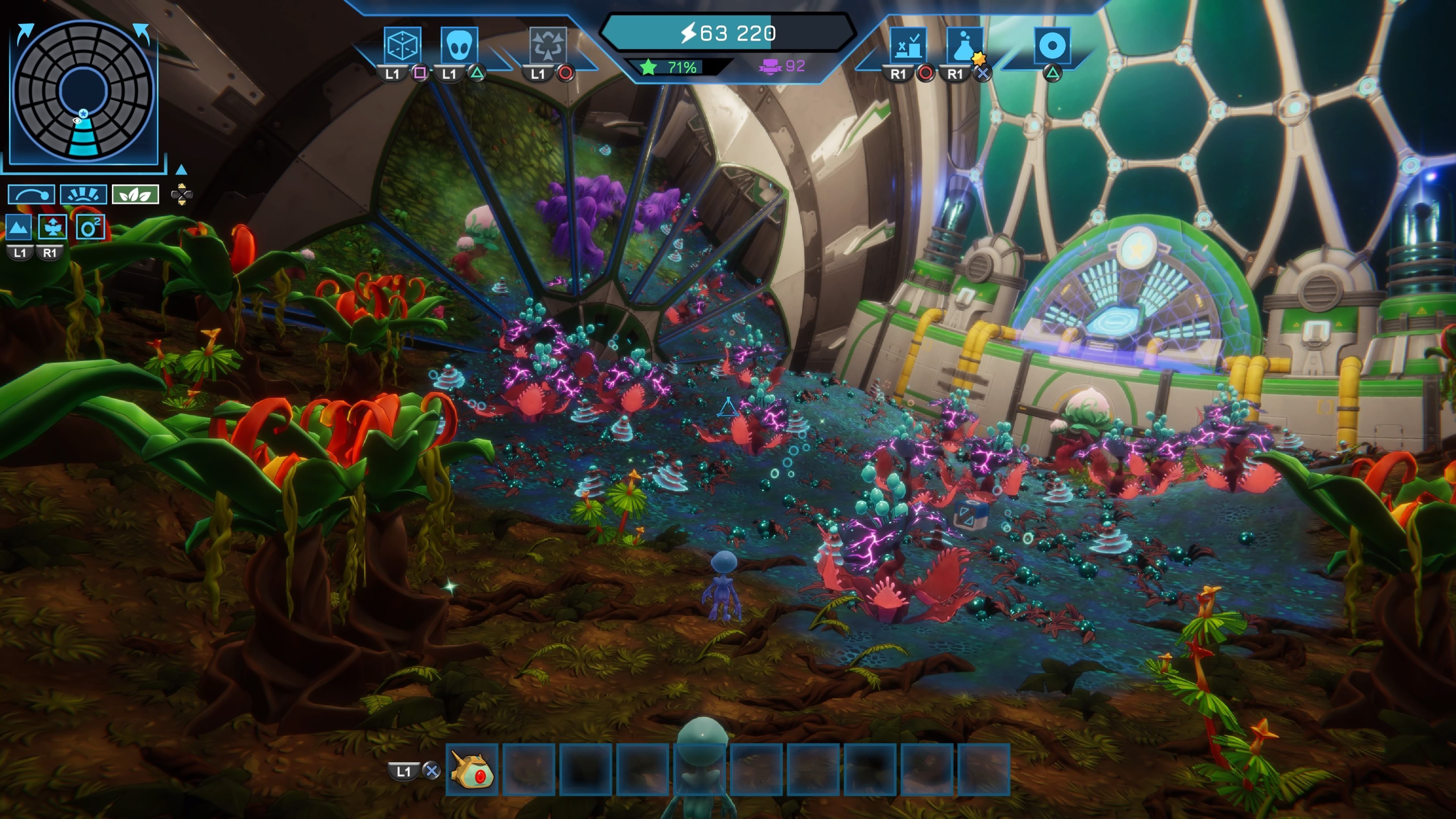Click the greyed-out recycle icon

point(547,45)
